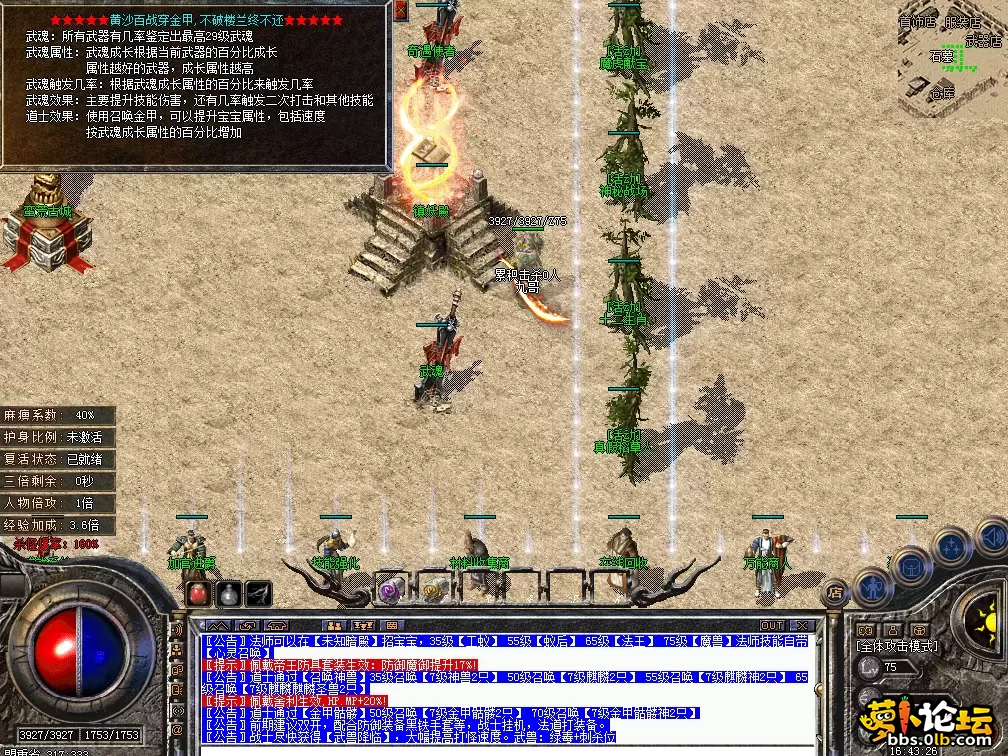
Task: Select the dark third quick-slot item
Action: click(x=259, y=592)
